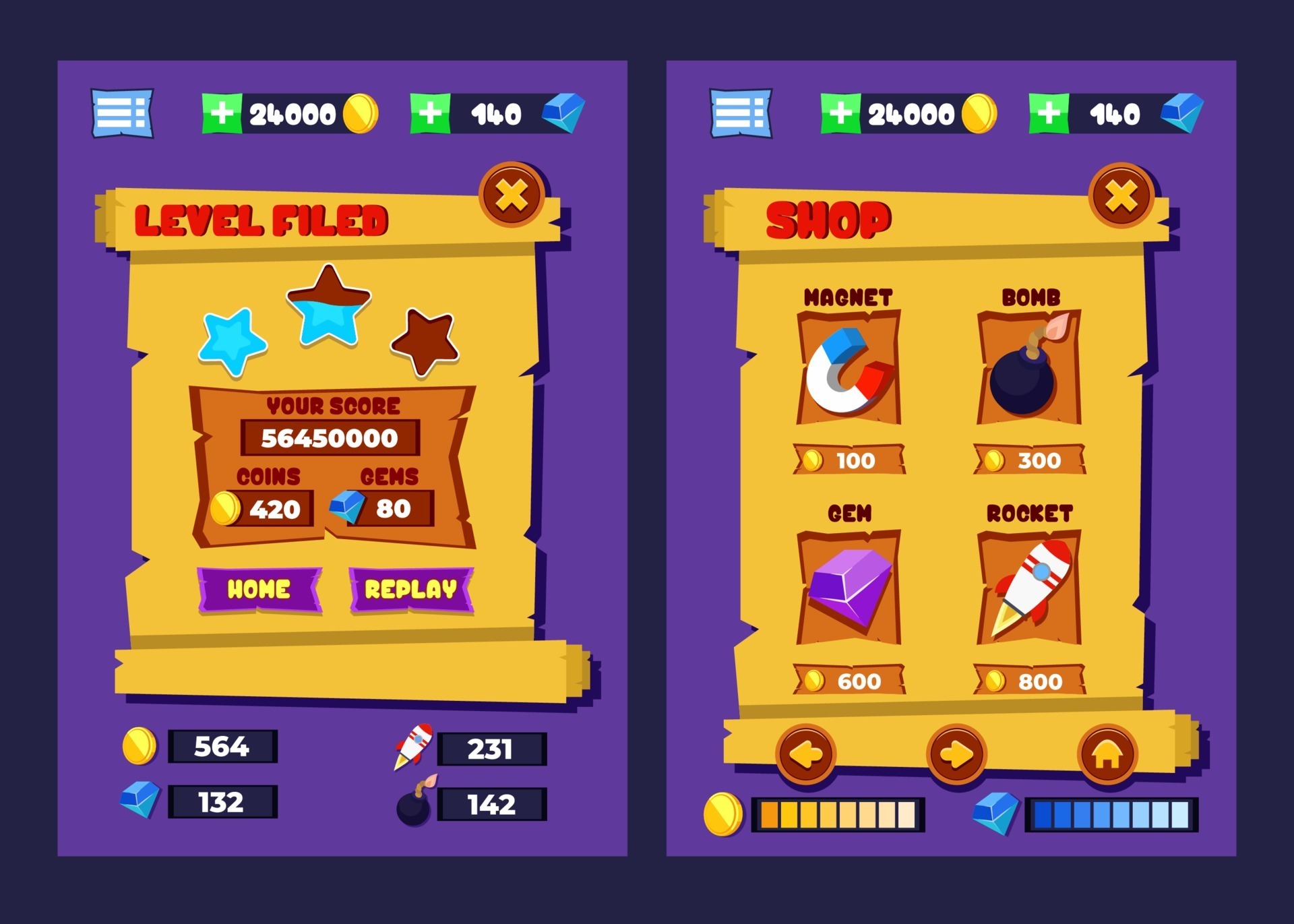This screenshot has width=1294, height=924.
Task: Dismiss the Level Filed panel with X
Action: coord(514,195)
